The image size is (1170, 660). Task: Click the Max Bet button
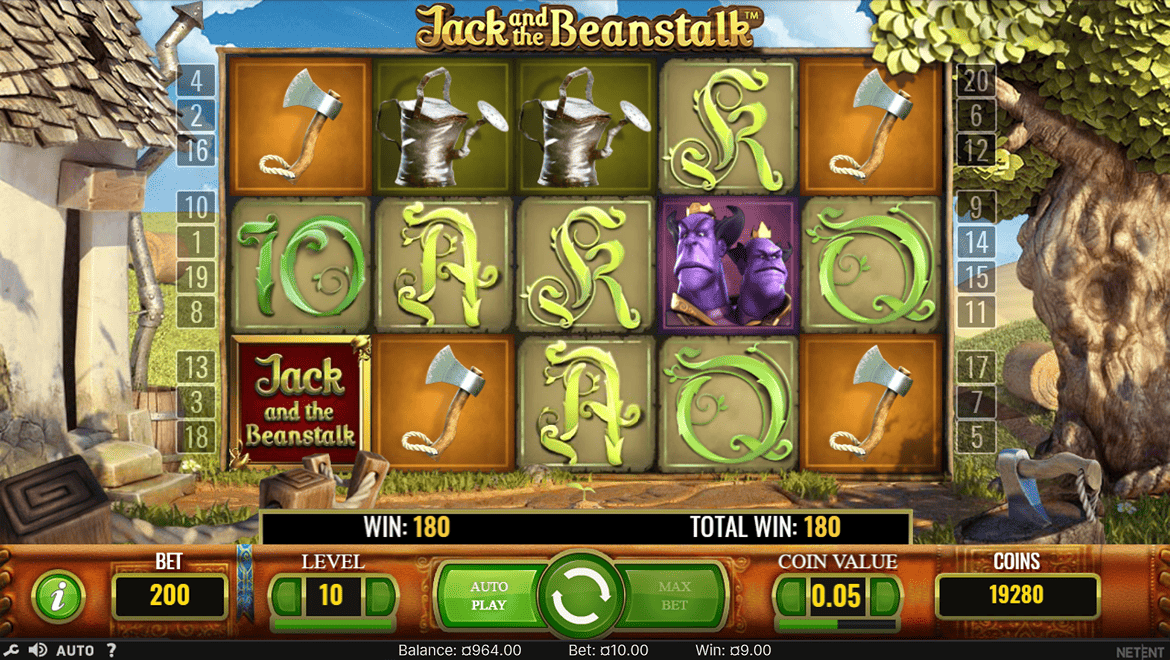click(674, 596)
